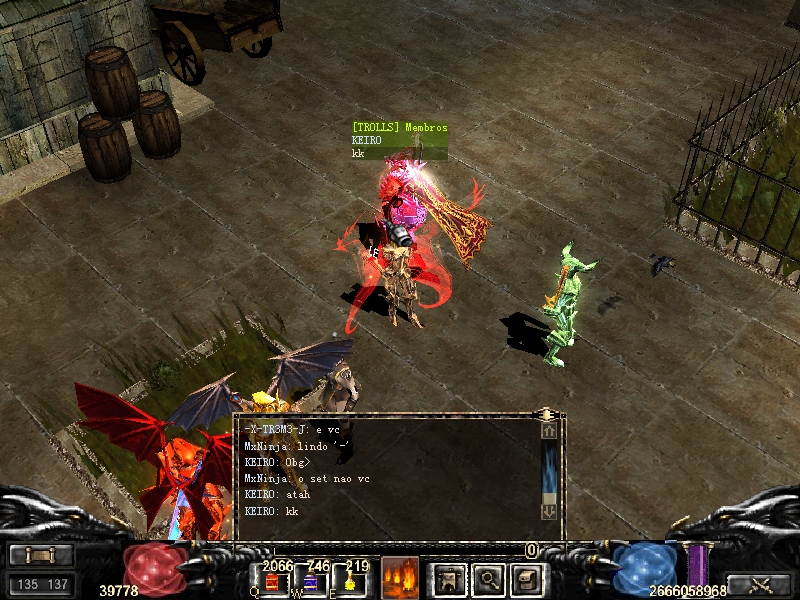Open the inventory chest button
Screen dimensions: 800x600
click(x=527, y=578)
